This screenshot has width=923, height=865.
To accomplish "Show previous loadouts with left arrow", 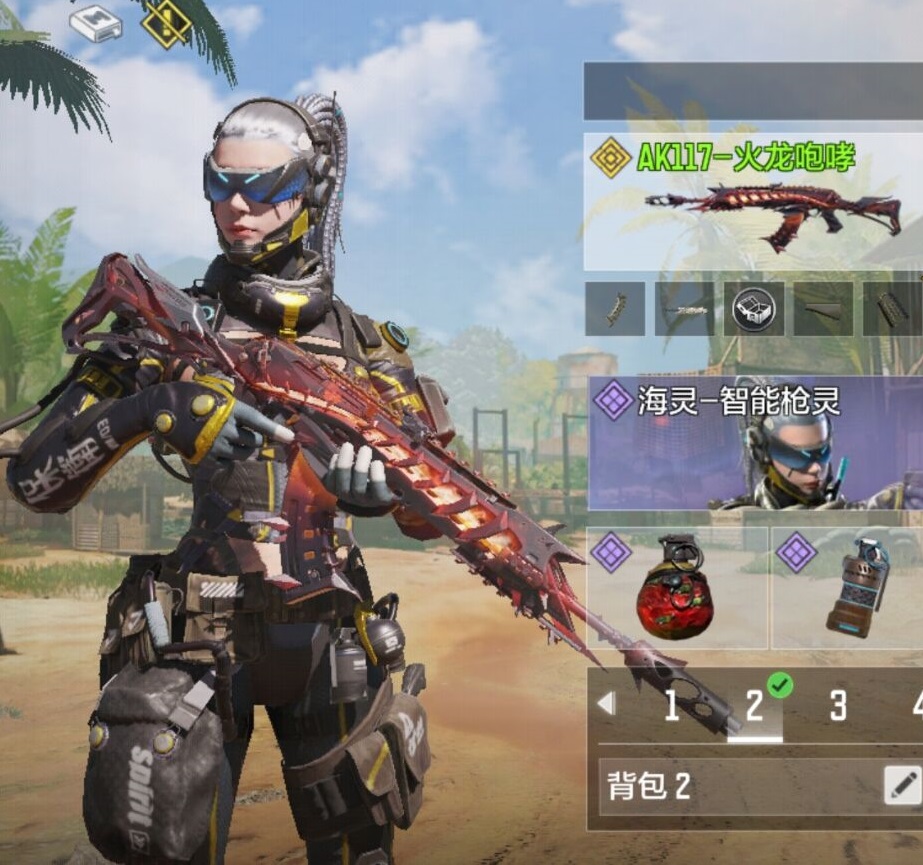I will coord(606,705).
